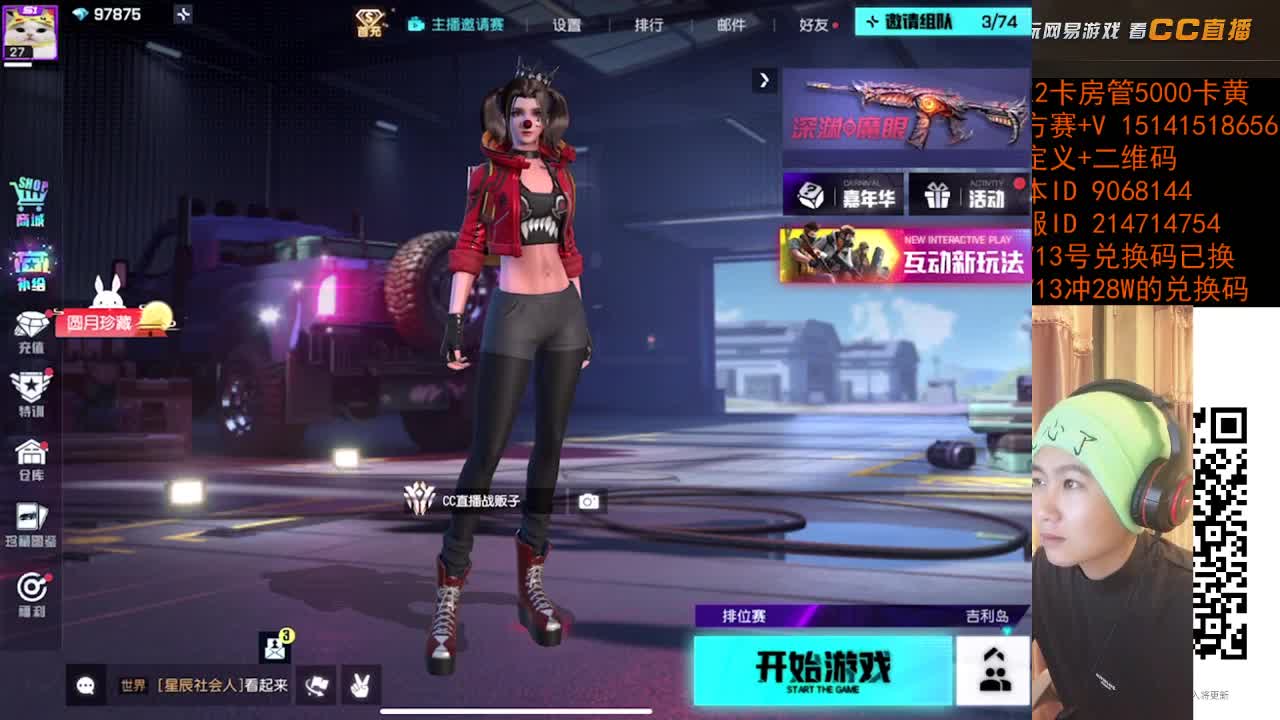Click the player avatar in the top corner
1280x720 pixels.
click(x=28, y=27)
